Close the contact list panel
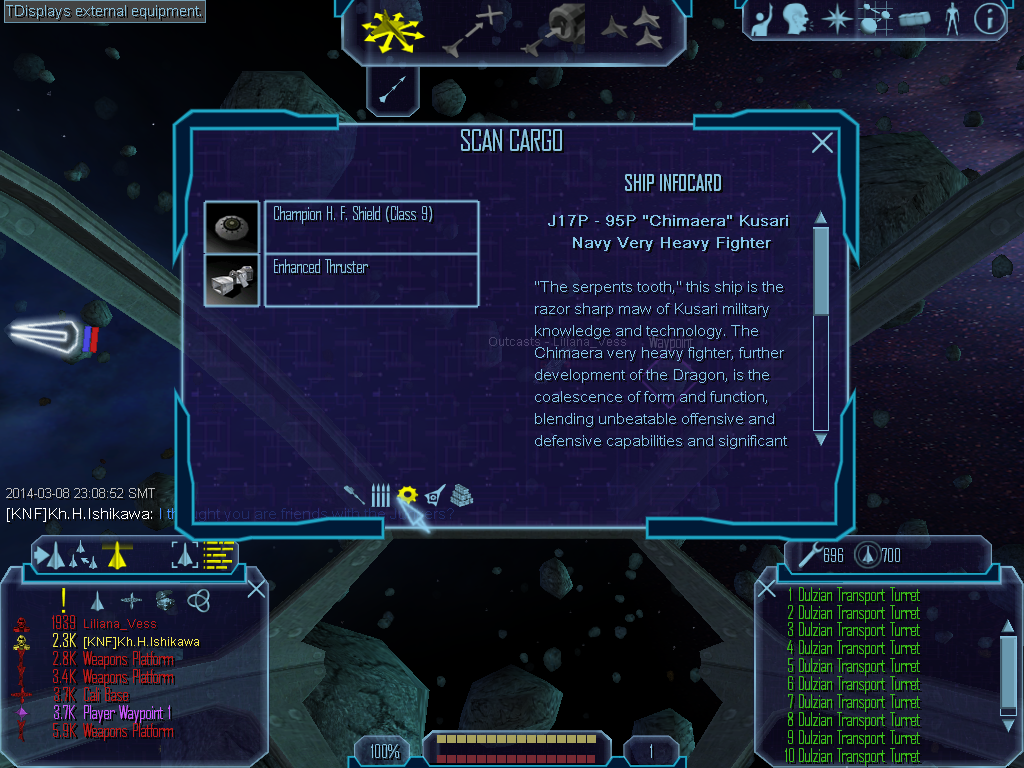The image size is (1024, 768). tap(256, 588)
